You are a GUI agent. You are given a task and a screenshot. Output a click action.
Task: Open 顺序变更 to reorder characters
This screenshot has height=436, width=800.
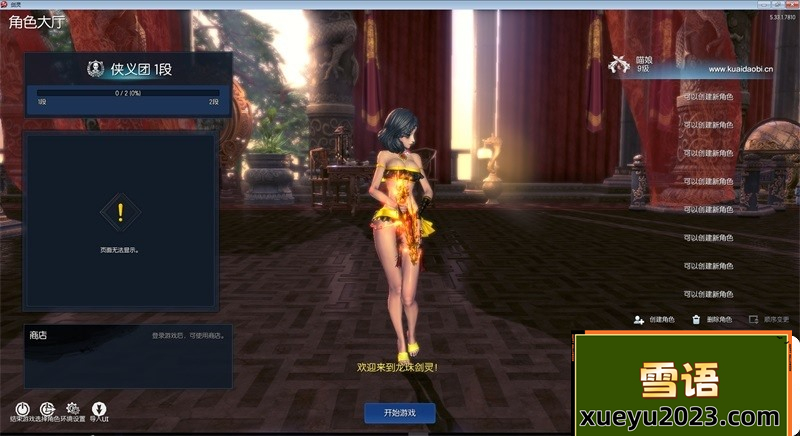click(769, 319)
